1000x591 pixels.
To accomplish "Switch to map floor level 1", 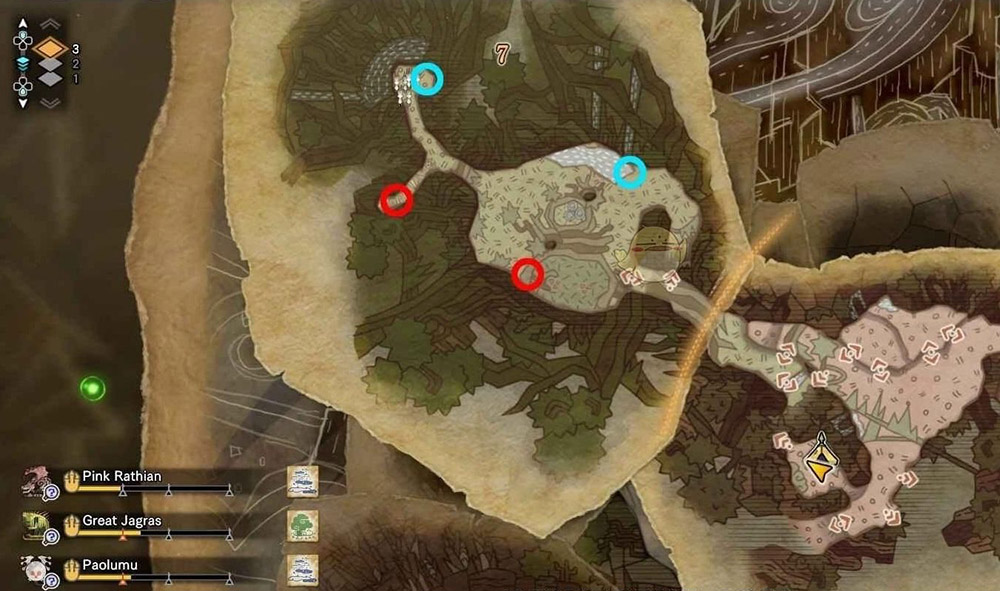I will [x=50, y=79].
